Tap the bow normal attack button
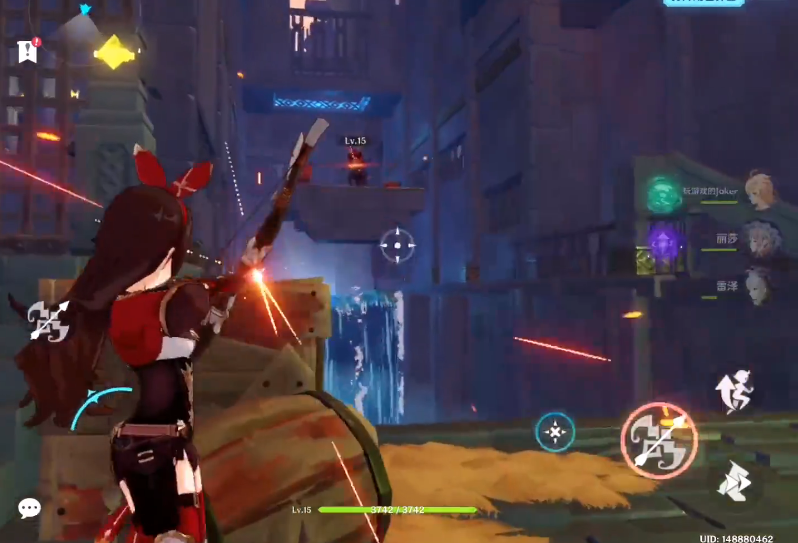This screenshot has height=543, width=798. coord(658,439)
